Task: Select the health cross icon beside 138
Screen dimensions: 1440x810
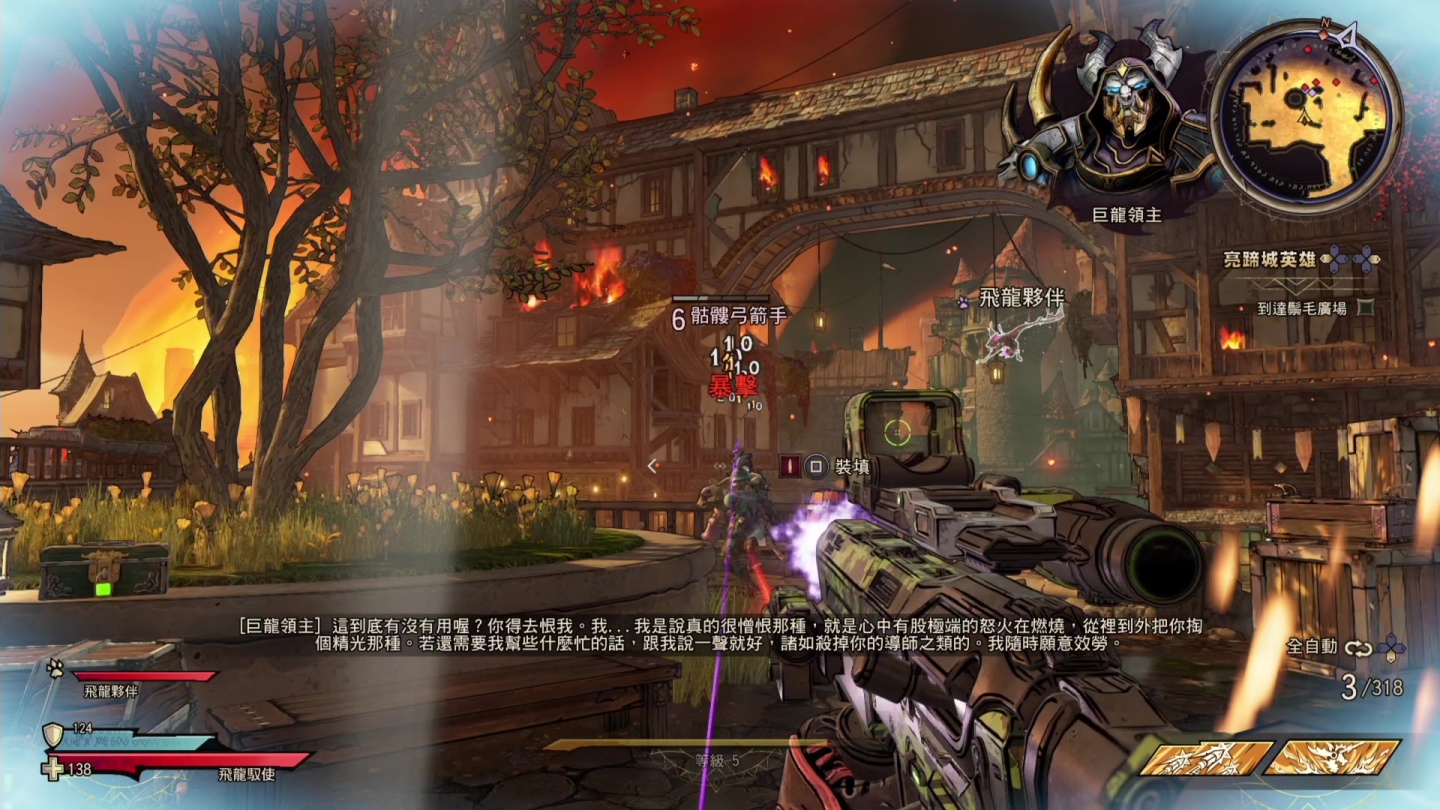Action: [x=54, y=769]
